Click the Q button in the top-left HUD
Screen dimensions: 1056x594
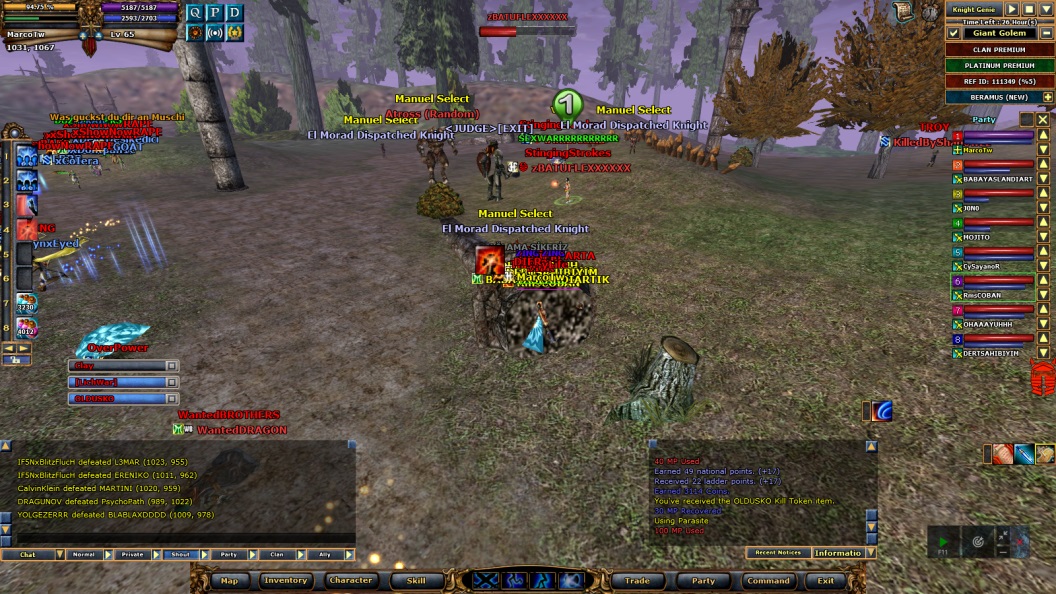(x=194, y=12)
